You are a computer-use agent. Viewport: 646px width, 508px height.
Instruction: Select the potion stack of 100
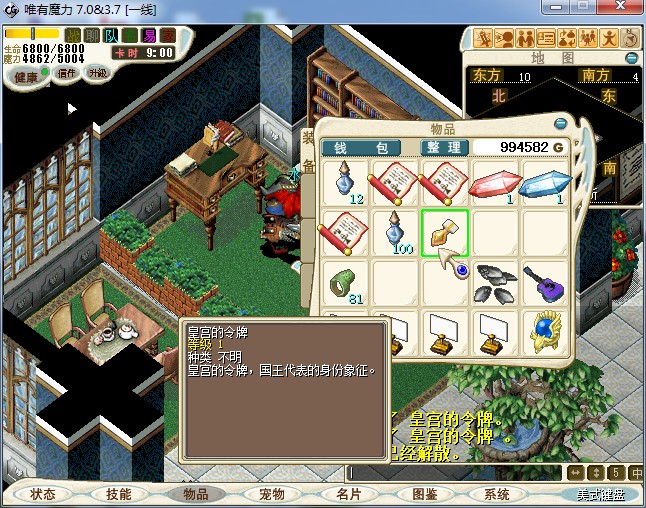click(396, 233)
